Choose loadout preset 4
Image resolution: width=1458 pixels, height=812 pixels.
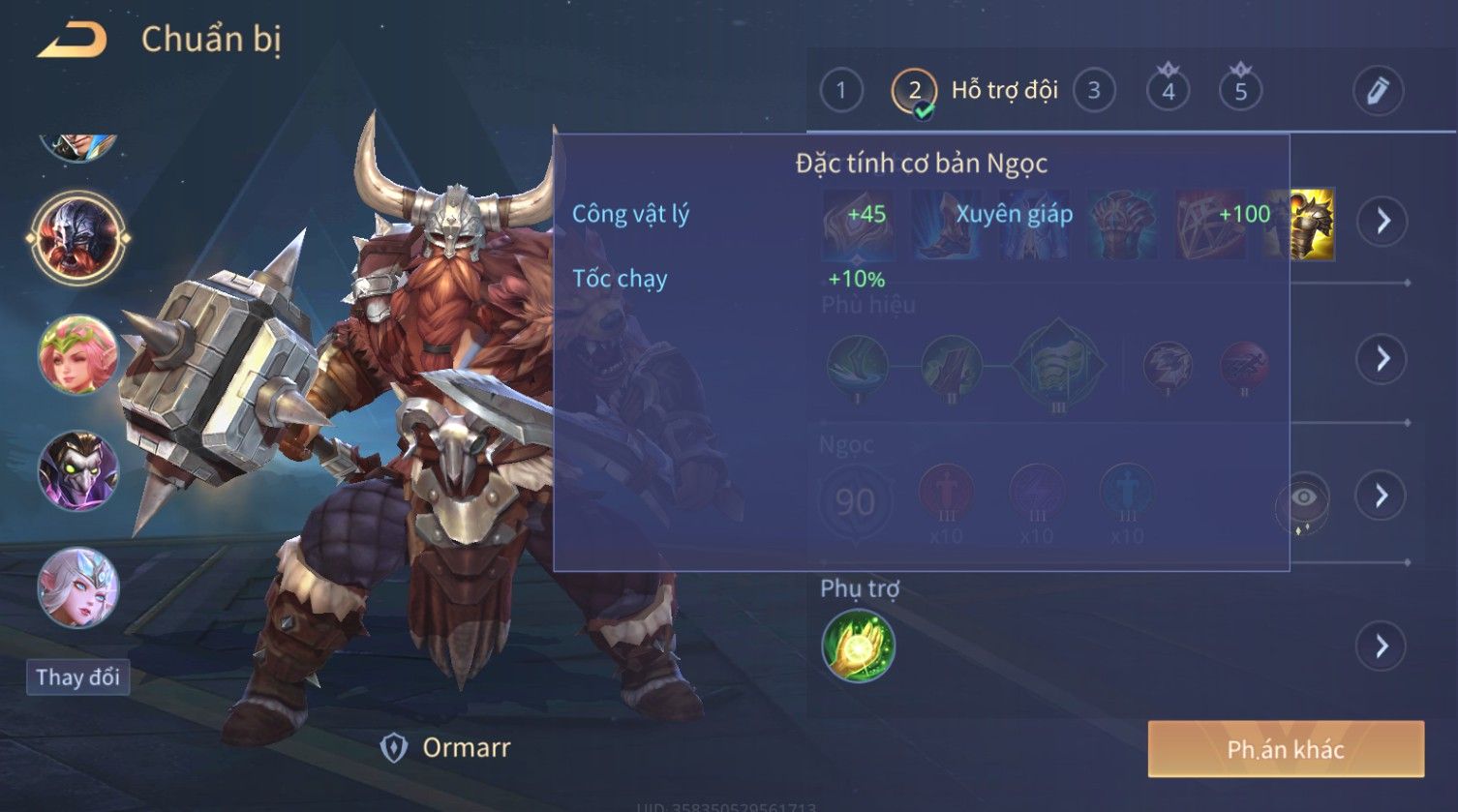1168,91
